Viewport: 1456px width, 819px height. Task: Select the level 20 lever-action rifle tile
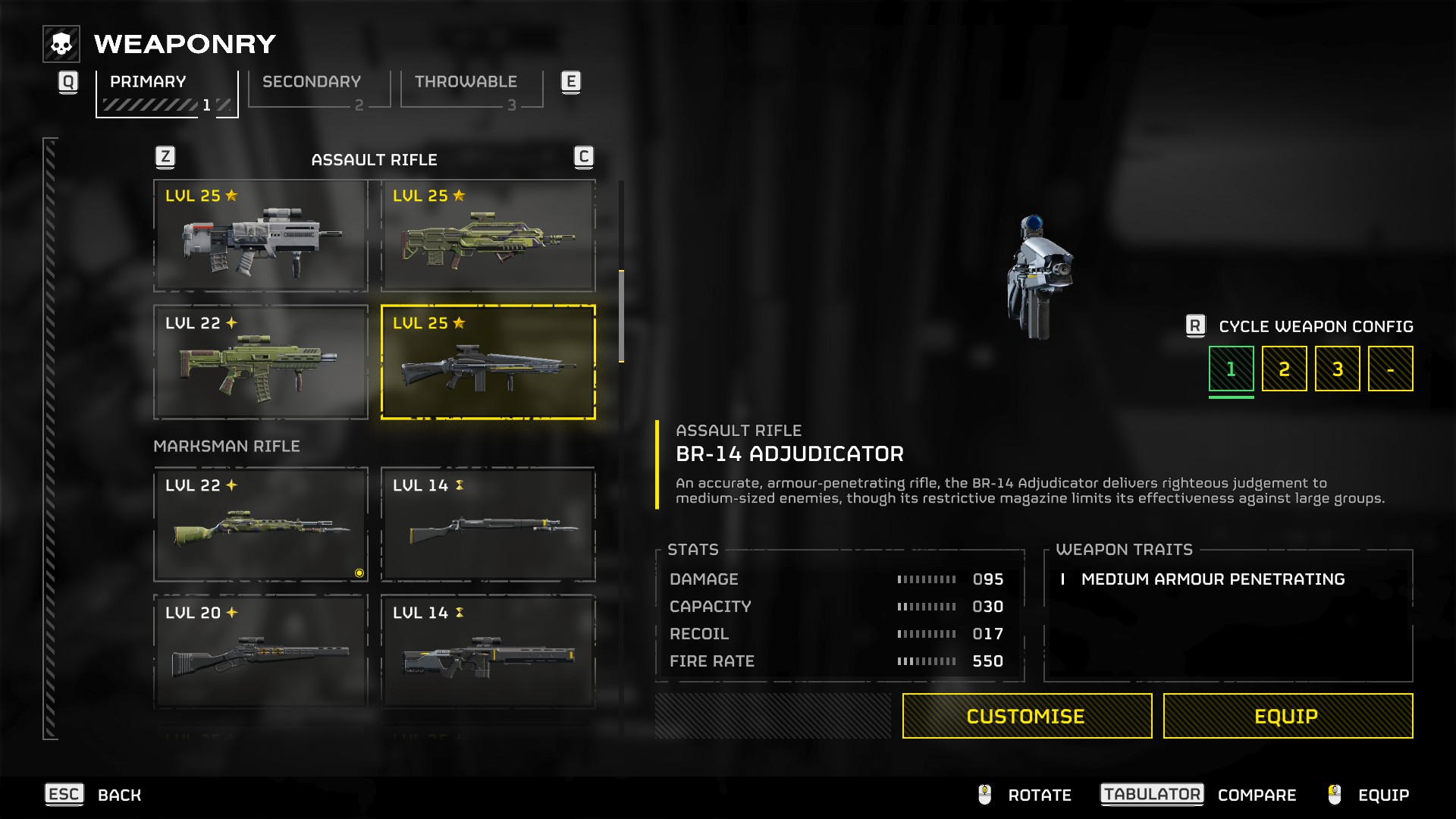(261, 652)
